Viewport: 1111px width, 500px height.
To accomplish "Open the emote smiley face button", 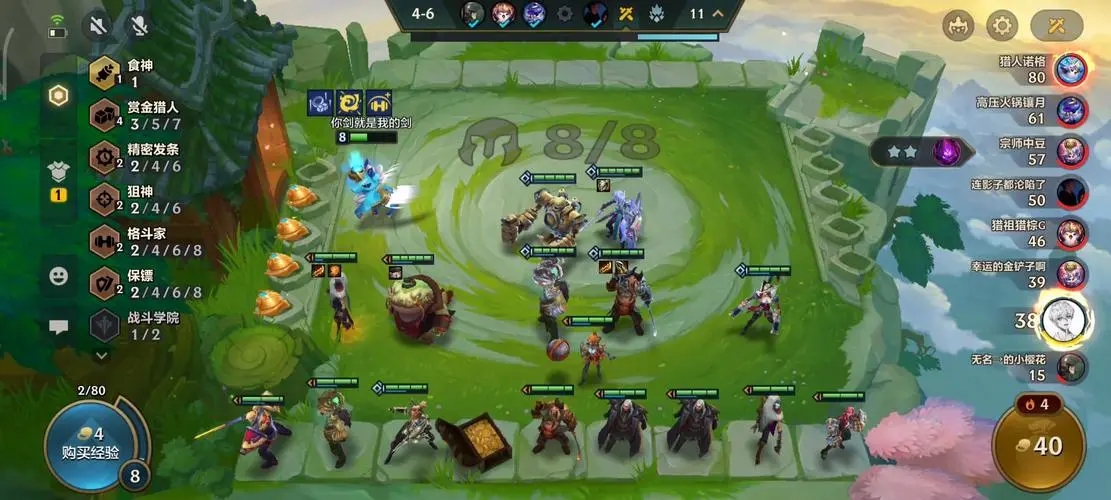I will [59, 276].
